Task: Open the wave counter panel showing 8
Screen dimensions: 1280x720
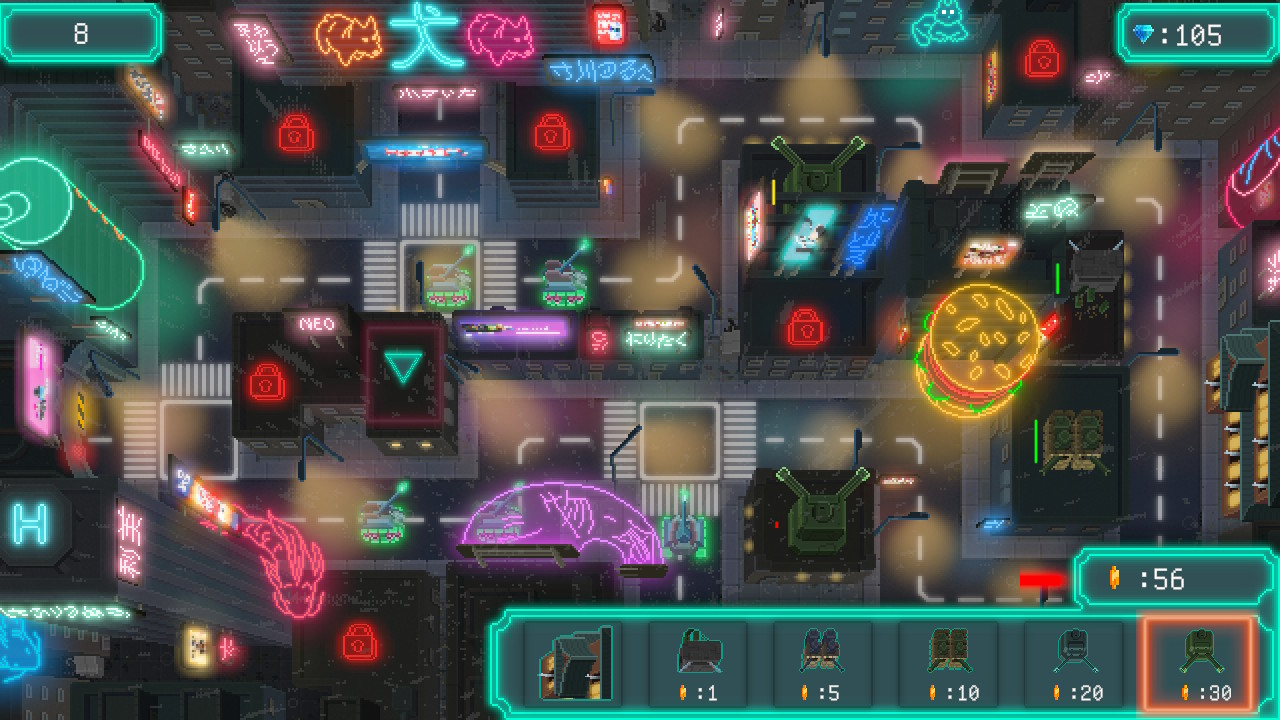Action: click(x=81, y=31)
